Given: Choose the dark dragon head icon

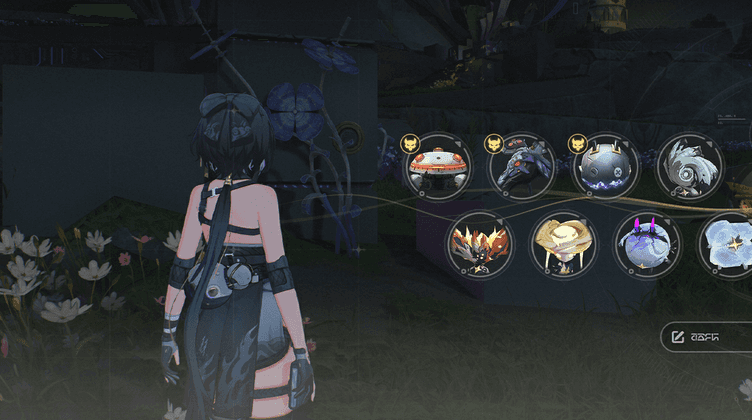Looking at the screenshot, I should tap(522, 167).
